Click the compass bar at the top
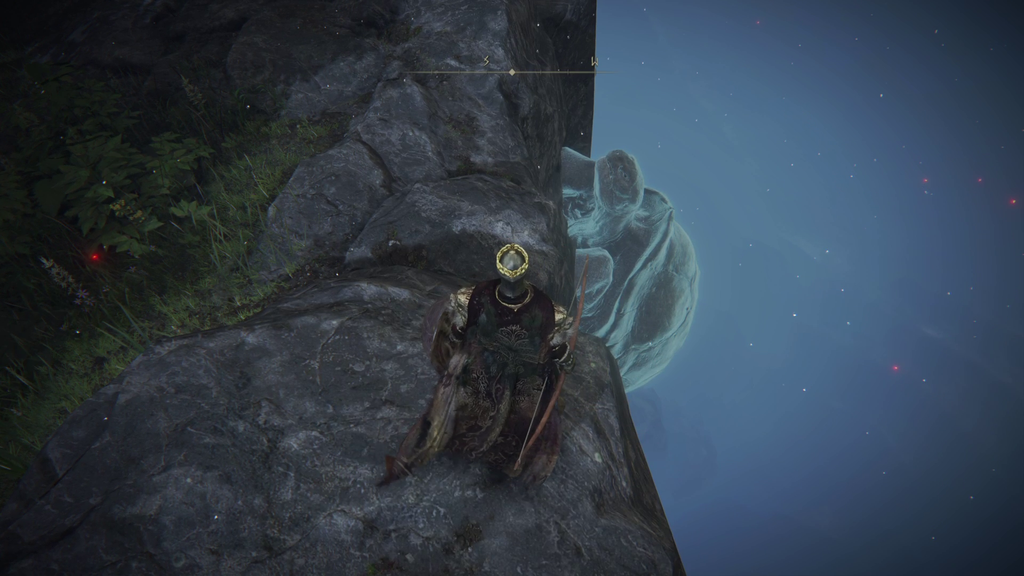The width and height of the screenshot is (1024, 576). (512, 71)
